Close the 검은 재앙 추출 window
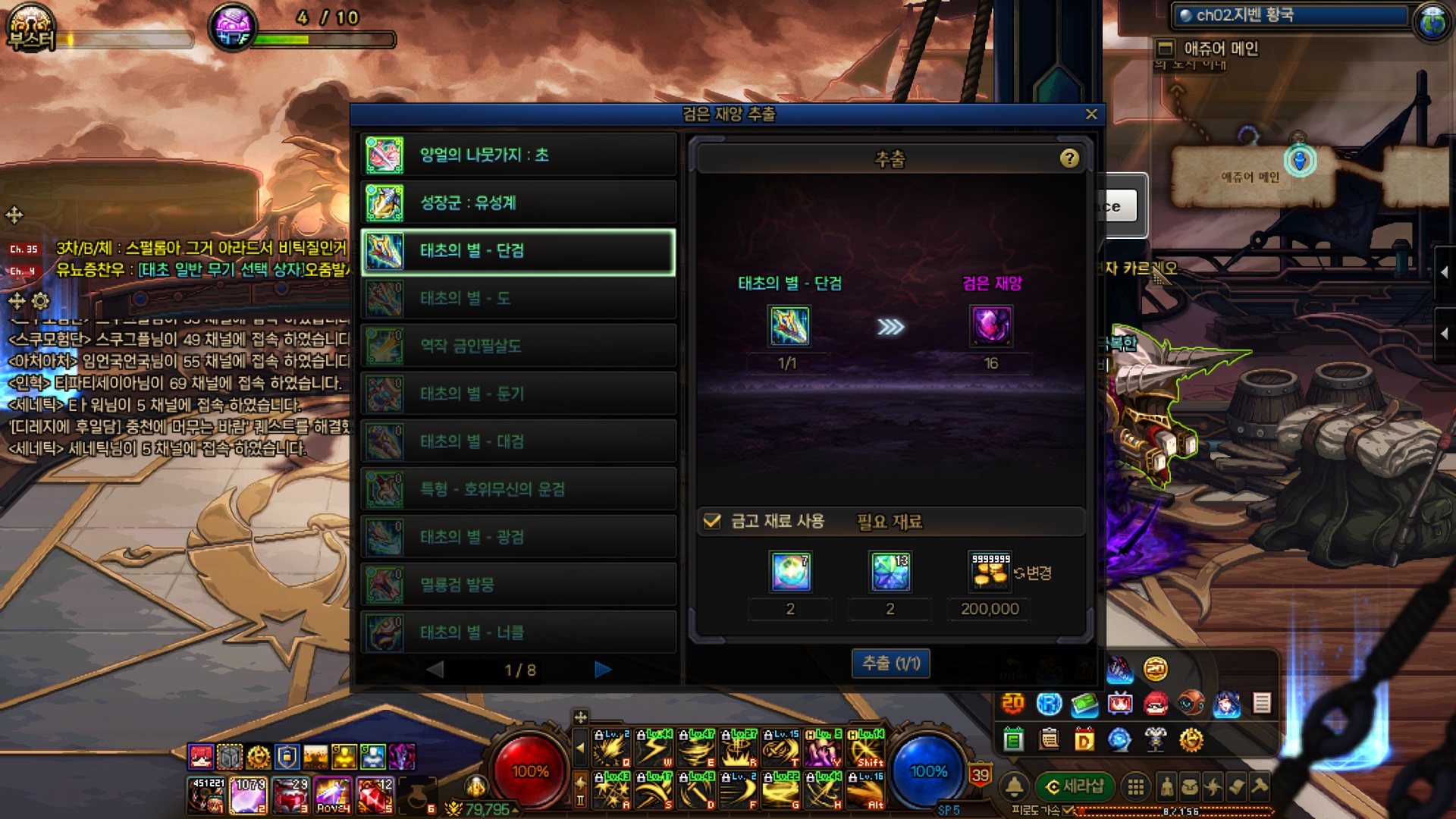This screenshot has height=819, width=1456. click(1091, 115)
